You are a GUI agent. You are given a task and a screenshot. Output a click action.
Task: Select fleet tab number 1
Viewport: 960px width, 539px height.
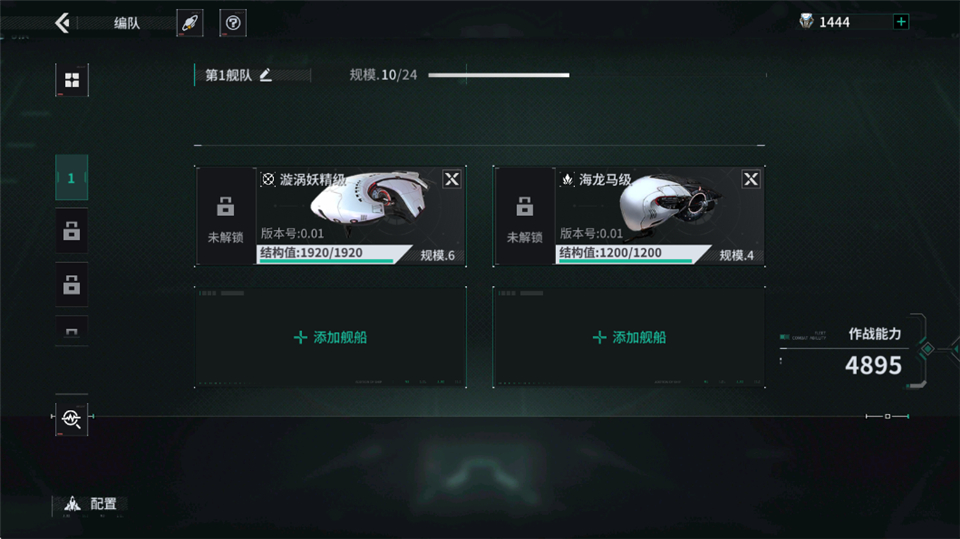point(71,178)
